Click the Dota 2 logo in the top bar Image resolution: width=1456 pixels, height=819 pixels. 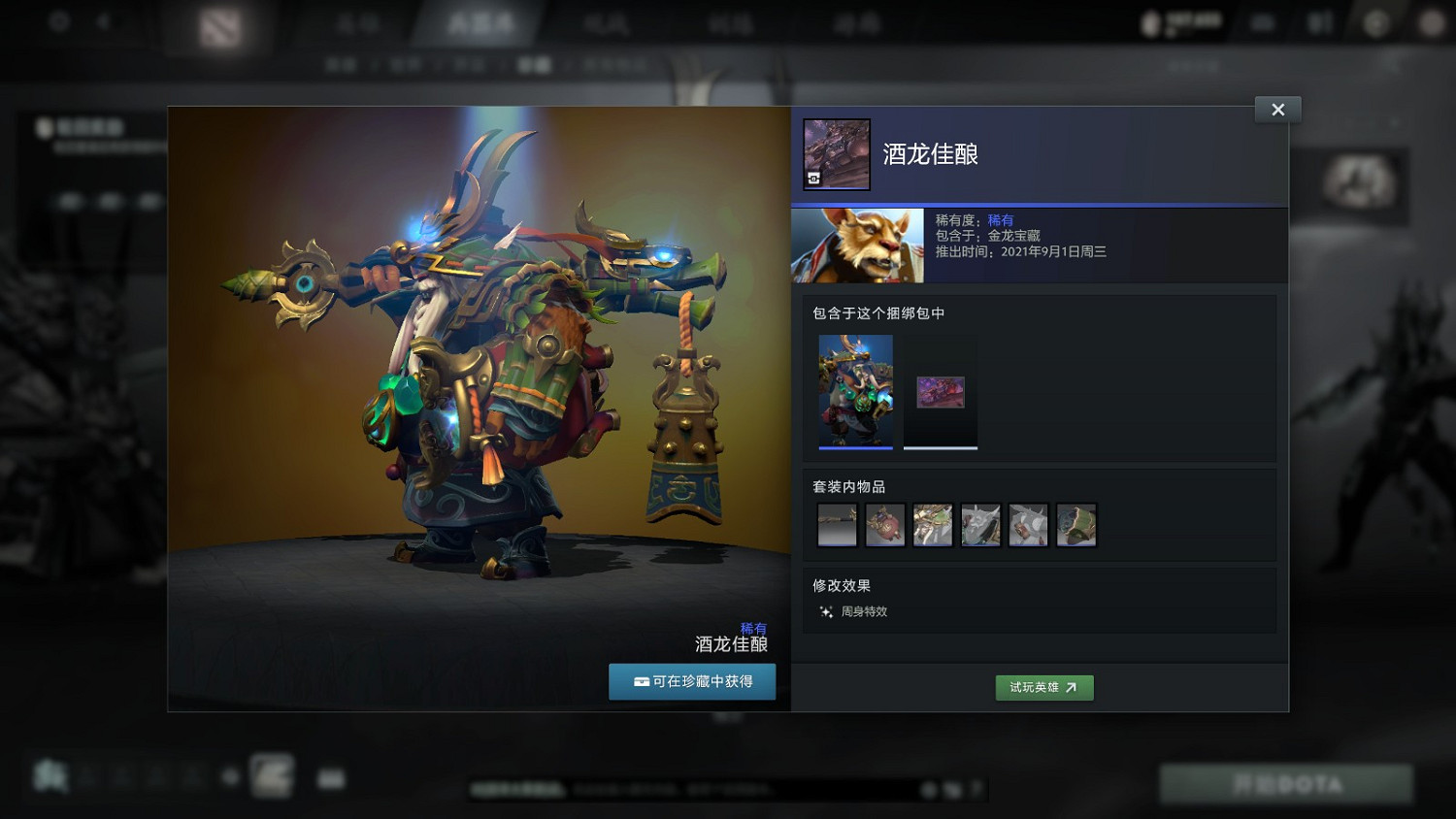pos(218,26)
